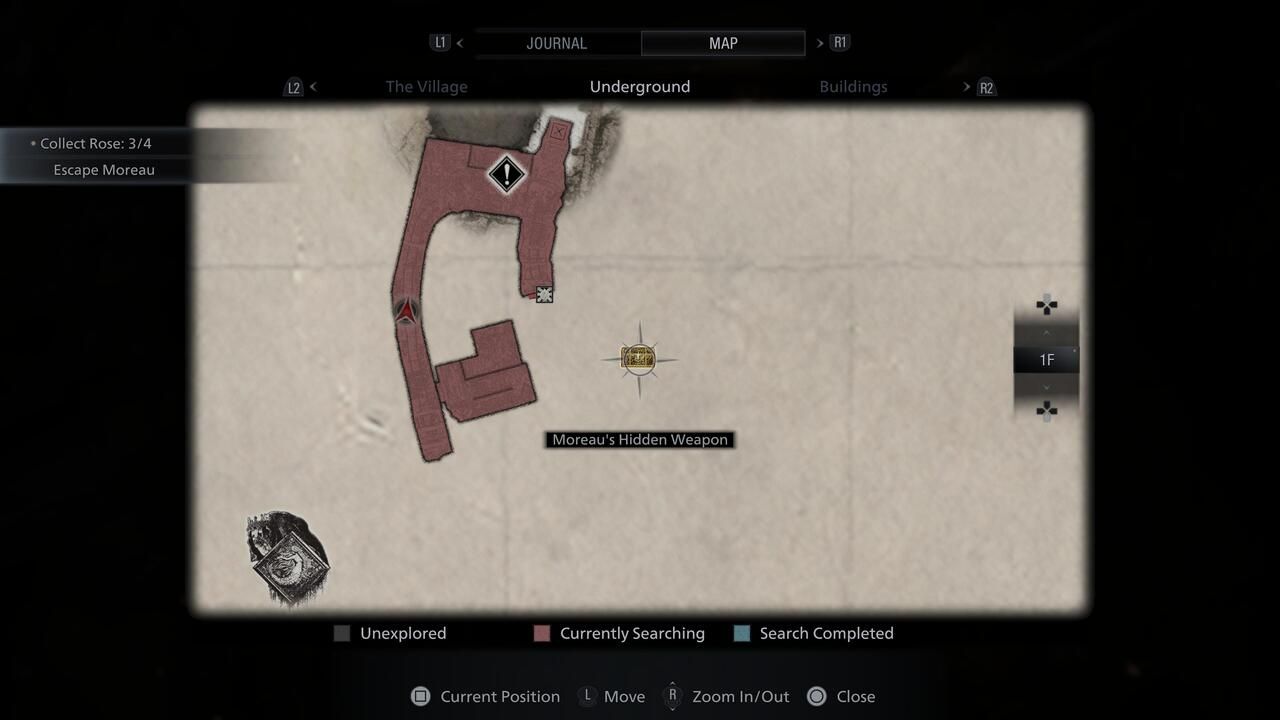This screenshot has width=1280, height=720.
Task: Switch to the JOURNAL tab
Action: click(x=556, y=43)
